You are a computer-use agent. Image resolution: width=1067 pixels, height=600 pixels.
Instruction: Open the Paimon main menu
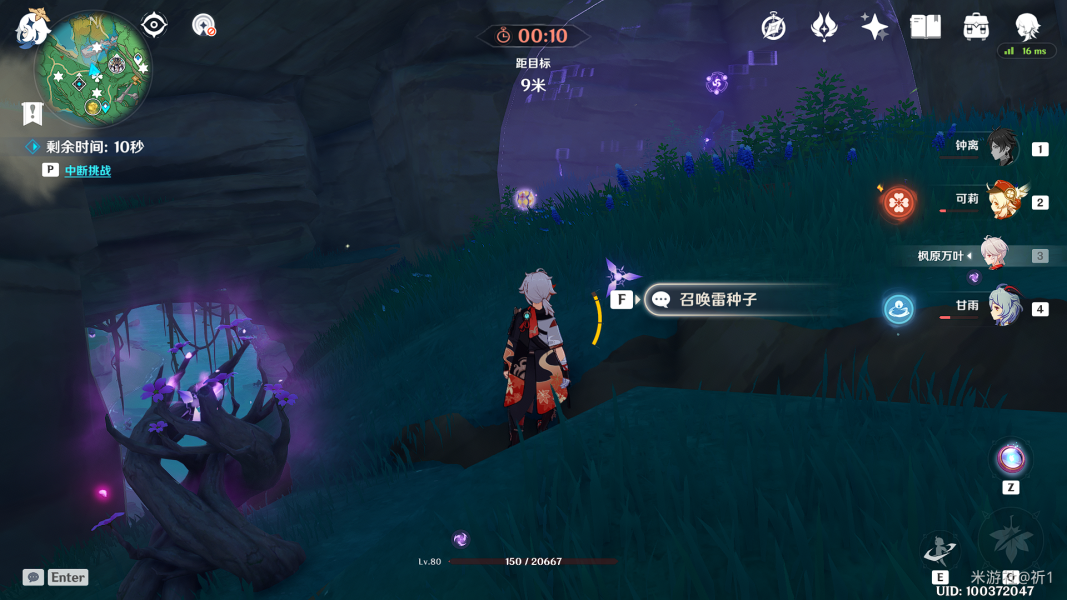point(33,26)
